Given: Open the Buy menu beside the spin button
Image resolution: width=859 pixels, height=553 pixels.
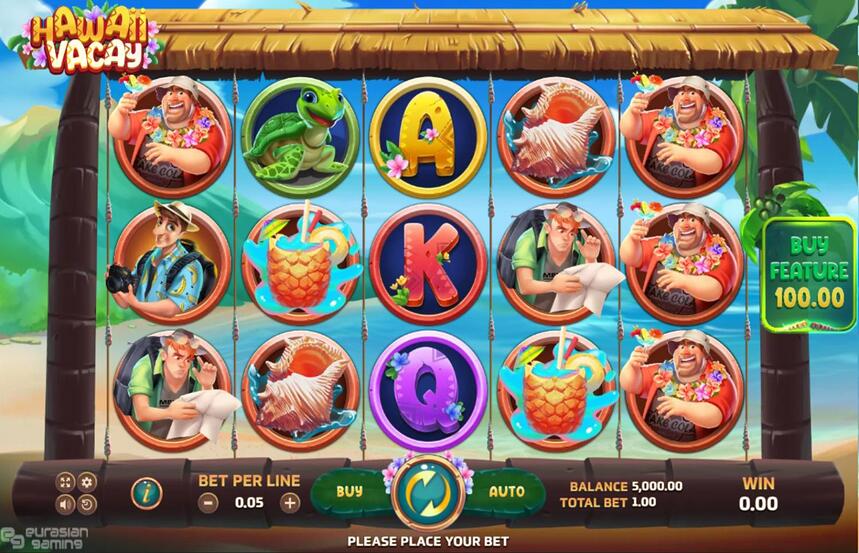Looking at the screenshot, I should 349,492.
